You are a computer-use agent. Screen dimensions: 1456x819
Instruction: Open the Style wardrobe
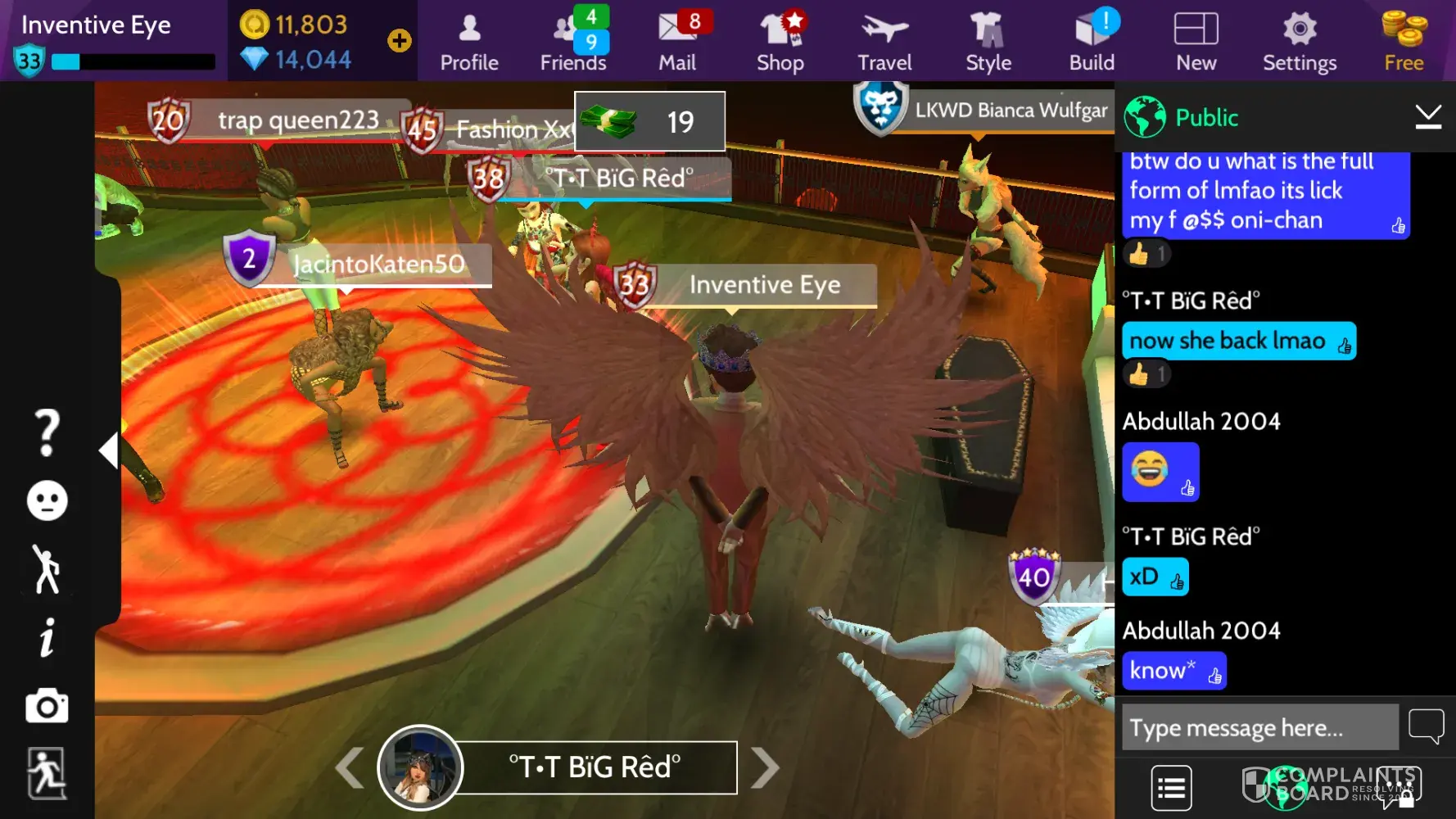point(988,42)
